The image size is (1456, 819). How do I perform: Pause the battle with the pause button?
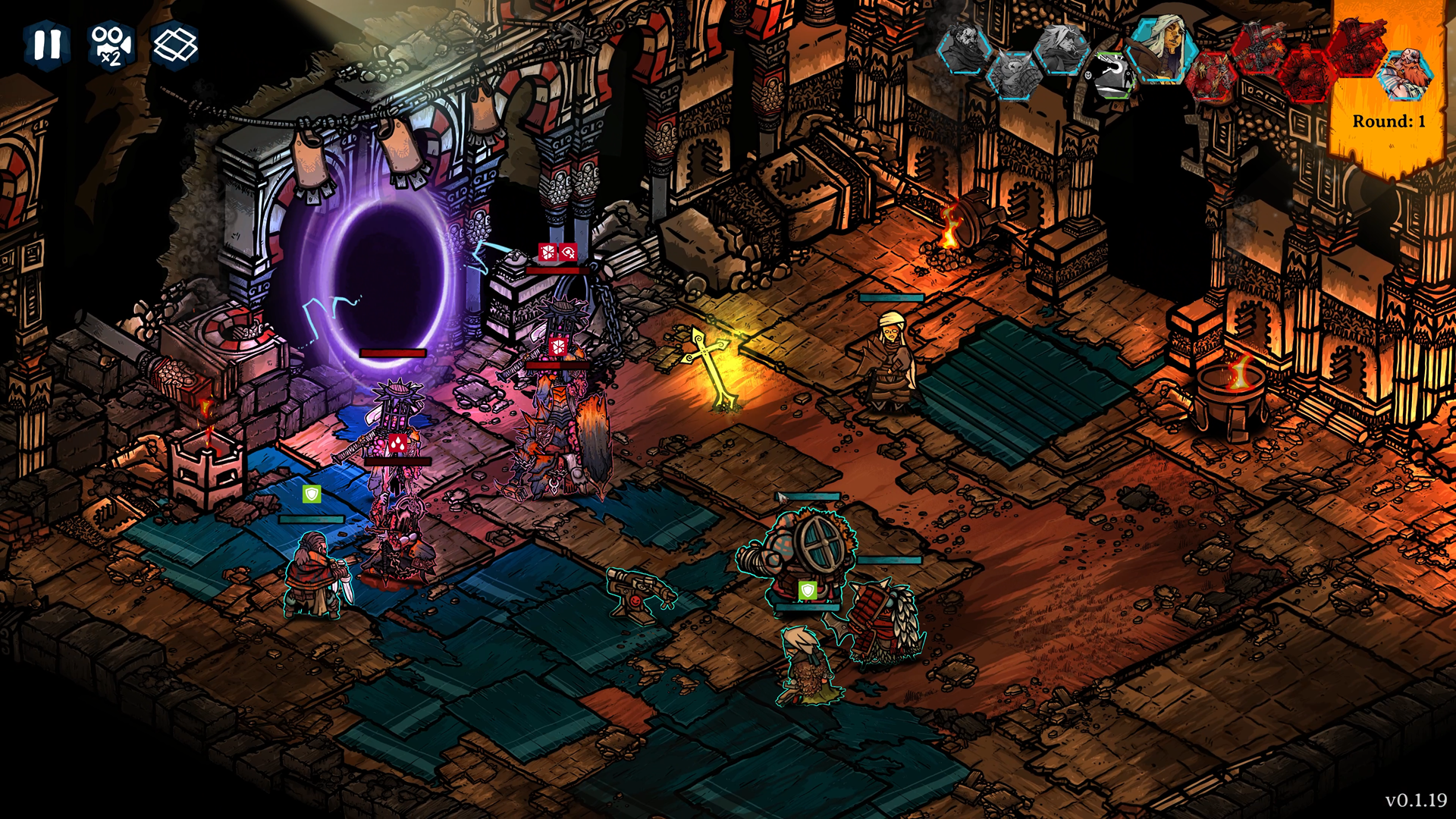[x=47, y=45]
